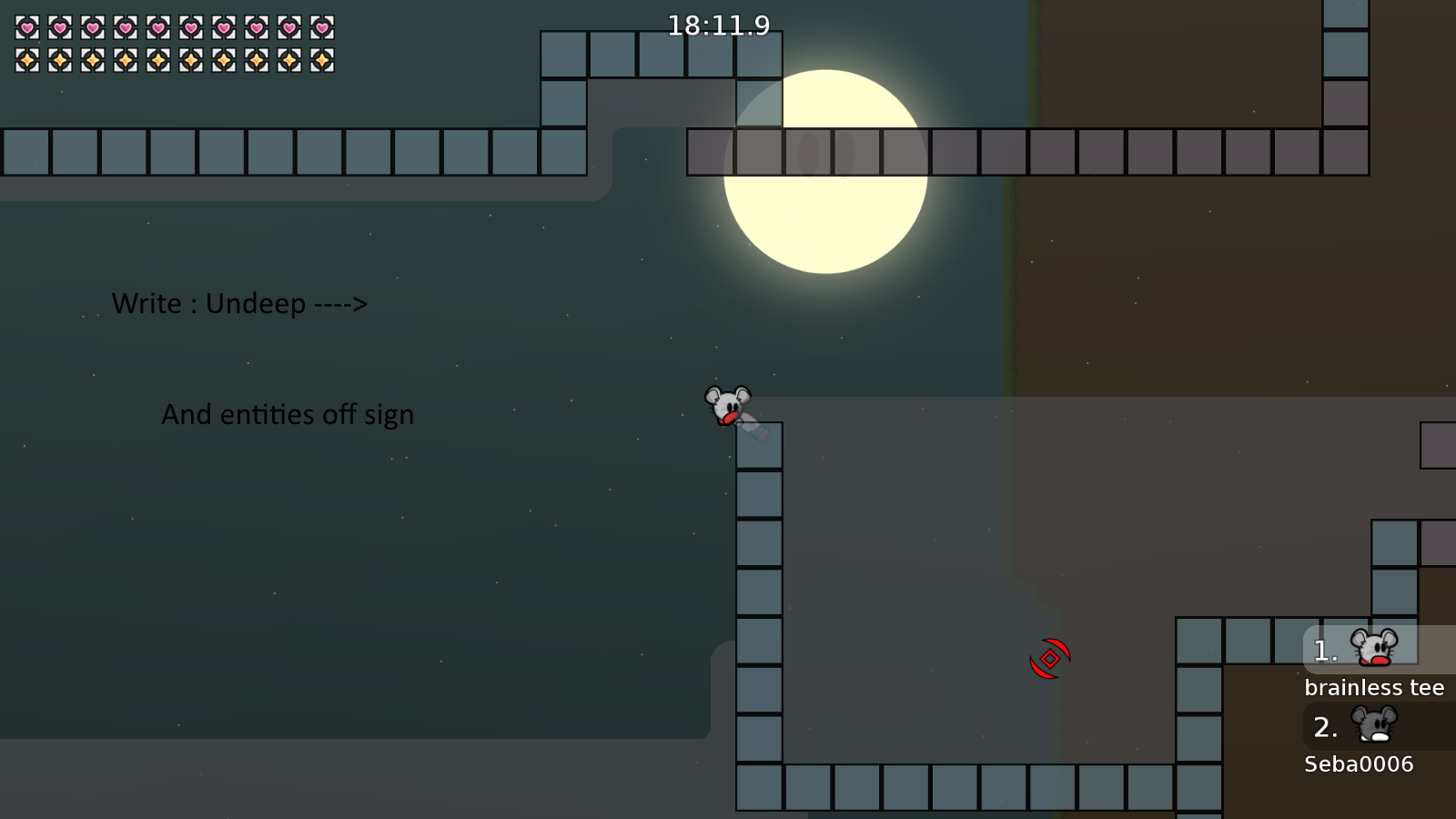Click the tenth armor star icon
Image resolution: width=1456 pixels, height=819 pixels.
(321, 61)
